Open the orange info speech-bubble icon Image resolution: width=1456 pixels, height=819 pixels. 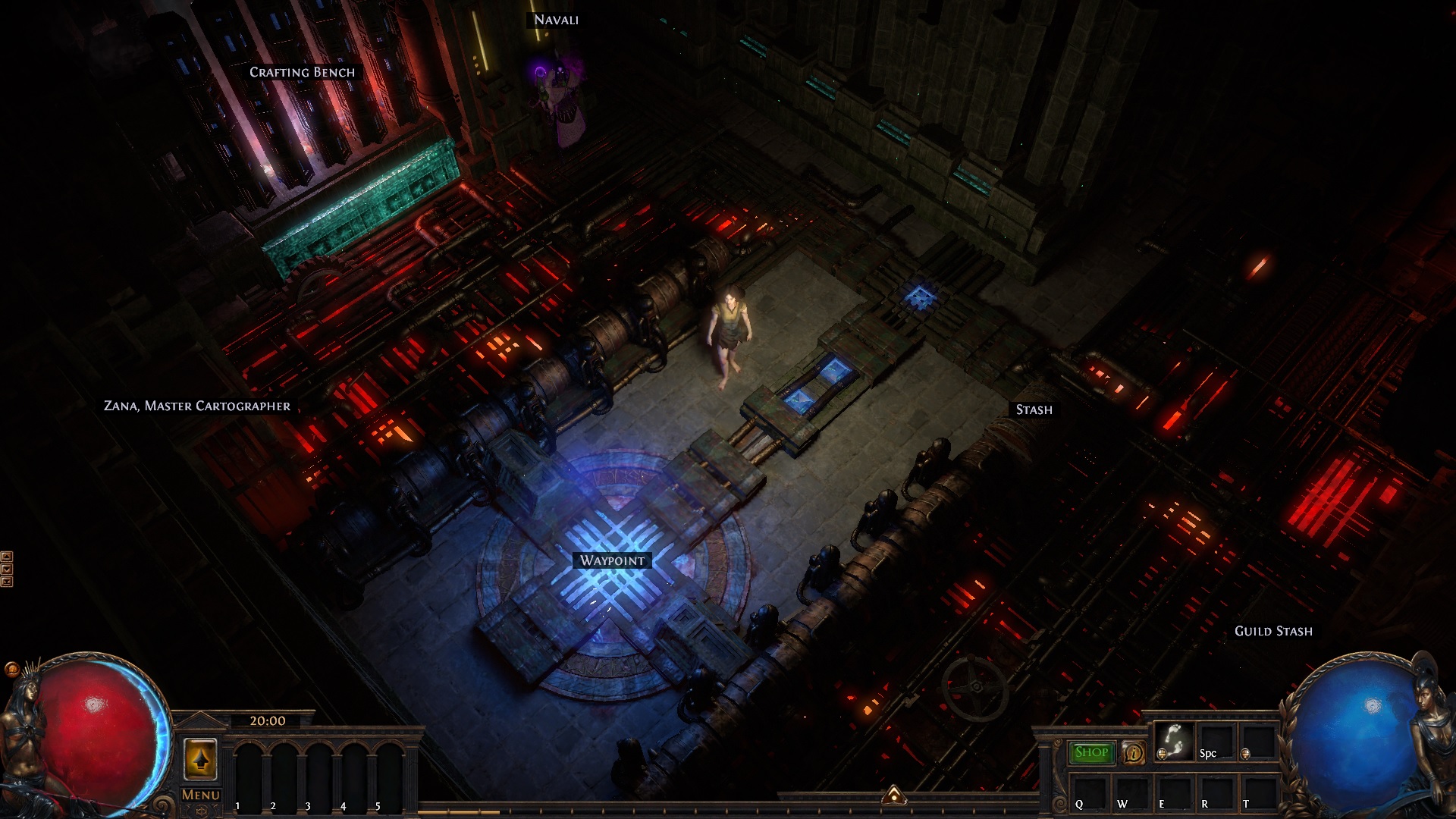coord(1133,752)
